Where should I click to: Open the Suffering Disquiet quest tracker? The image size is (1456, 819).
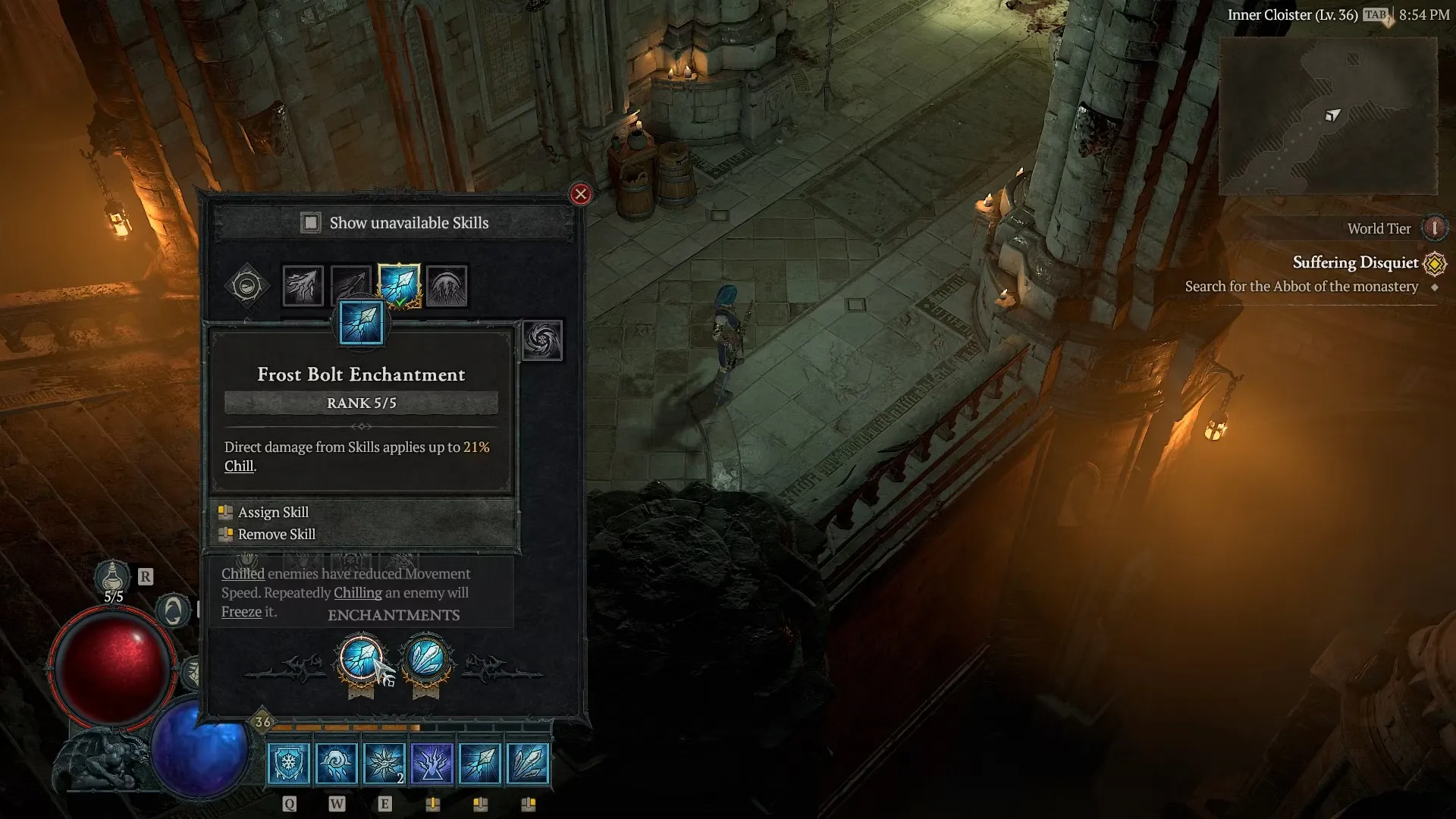1355,263
